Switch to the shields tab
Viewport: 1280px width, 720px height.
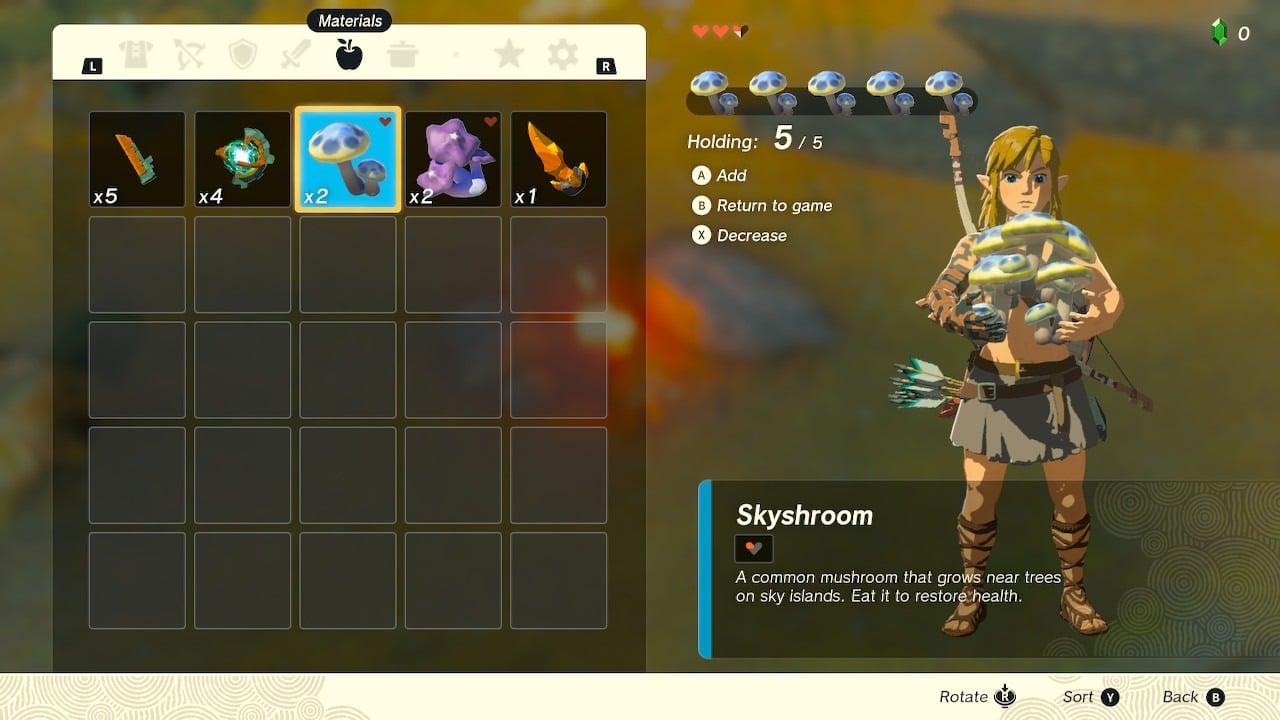click(243, 55)
